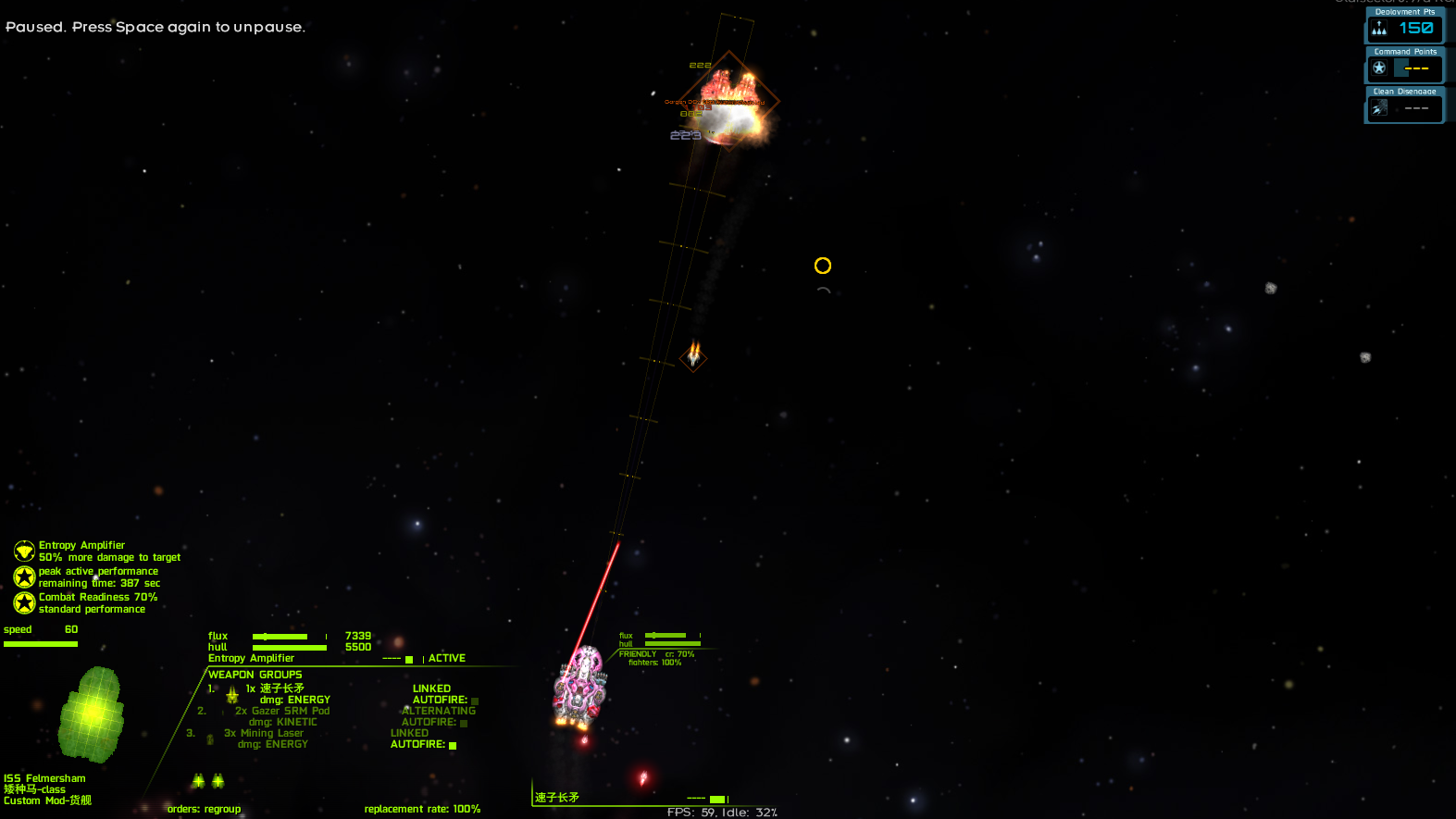1456x819 pixels.
Task: Click the green ship armor diagram
Action: coord(92,714)
